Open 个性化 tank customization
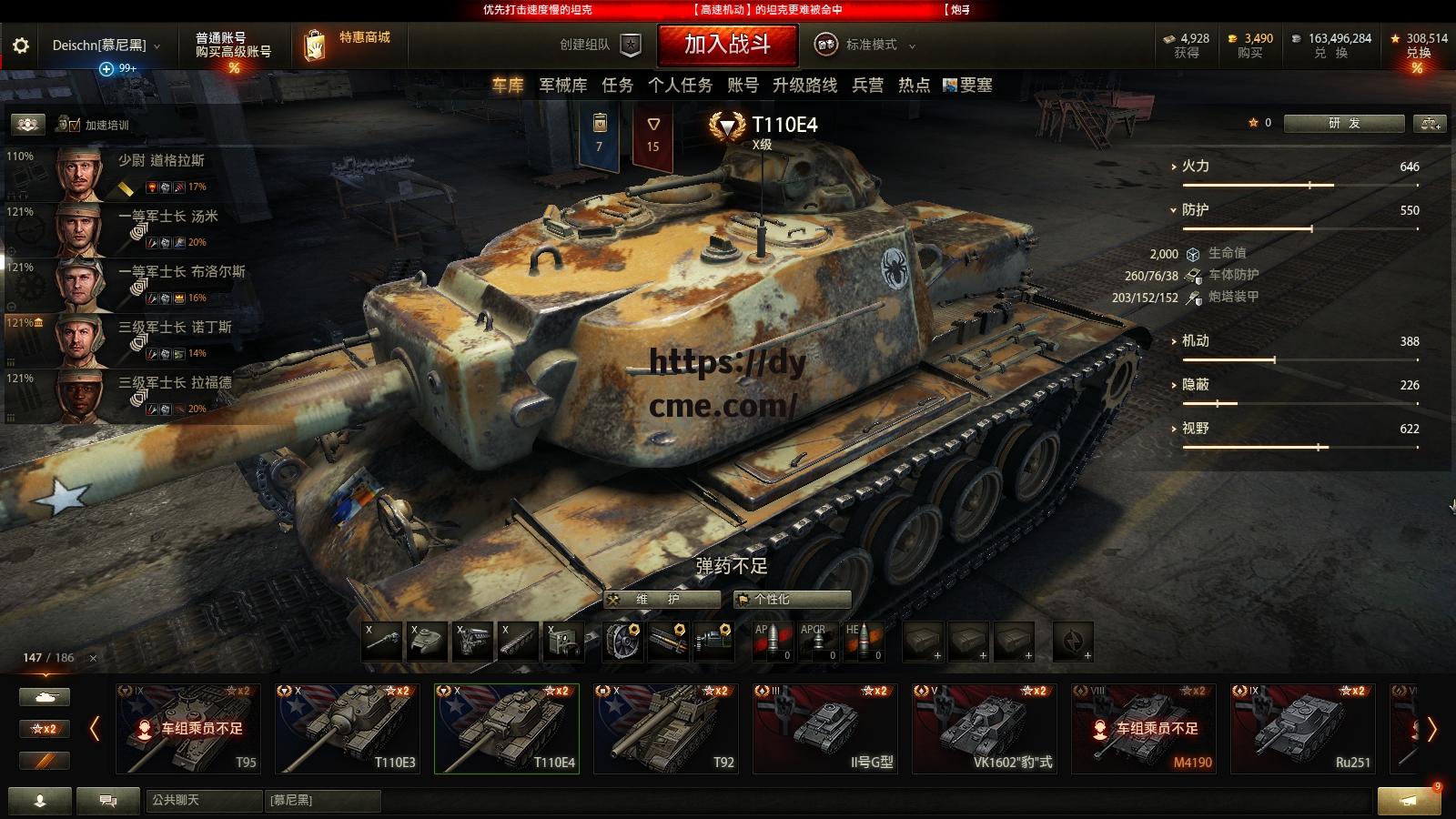Viewport: 1456px width, 819px height. [x=792, y=599]
